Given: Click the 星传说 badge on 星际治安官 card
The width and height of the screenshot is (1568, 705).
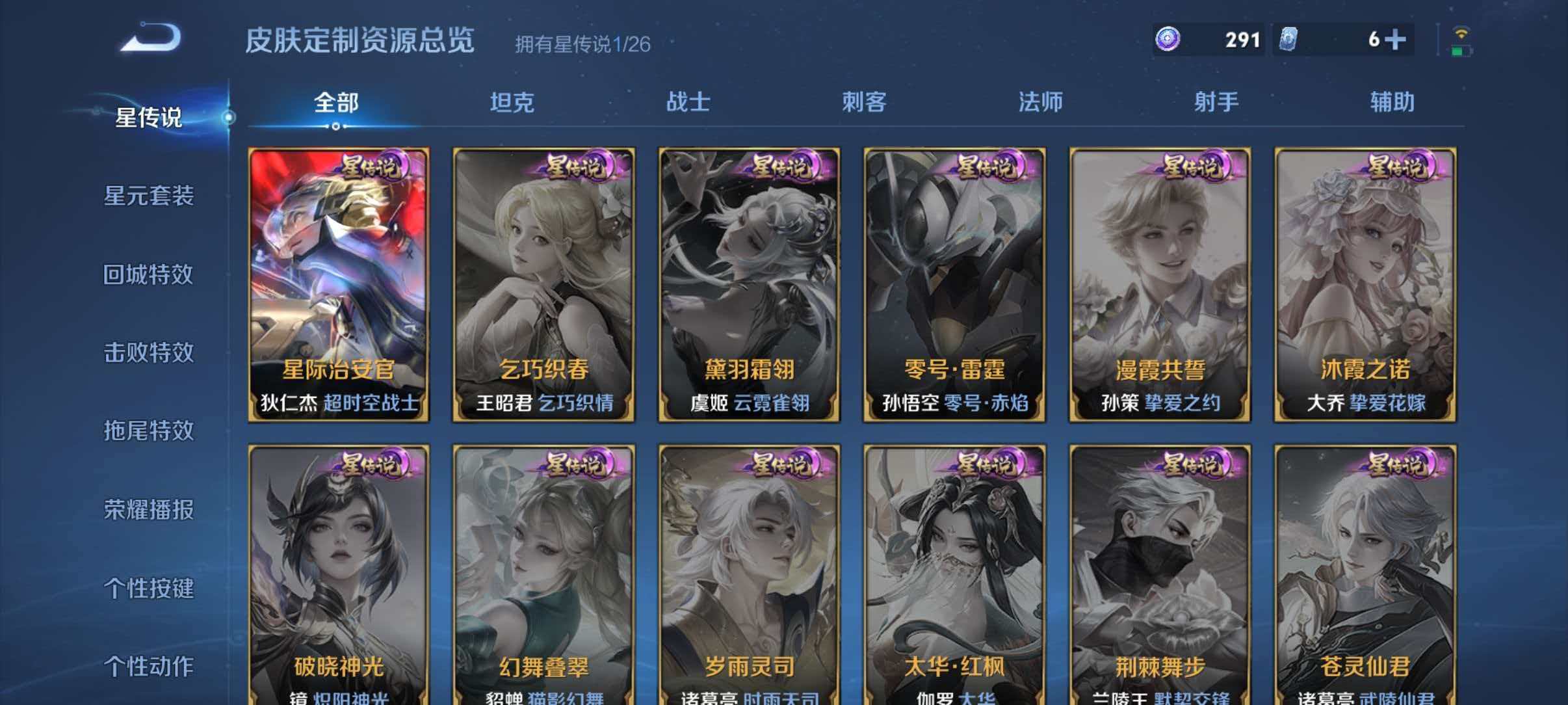Looking at the screenshot, I should 372,168.
